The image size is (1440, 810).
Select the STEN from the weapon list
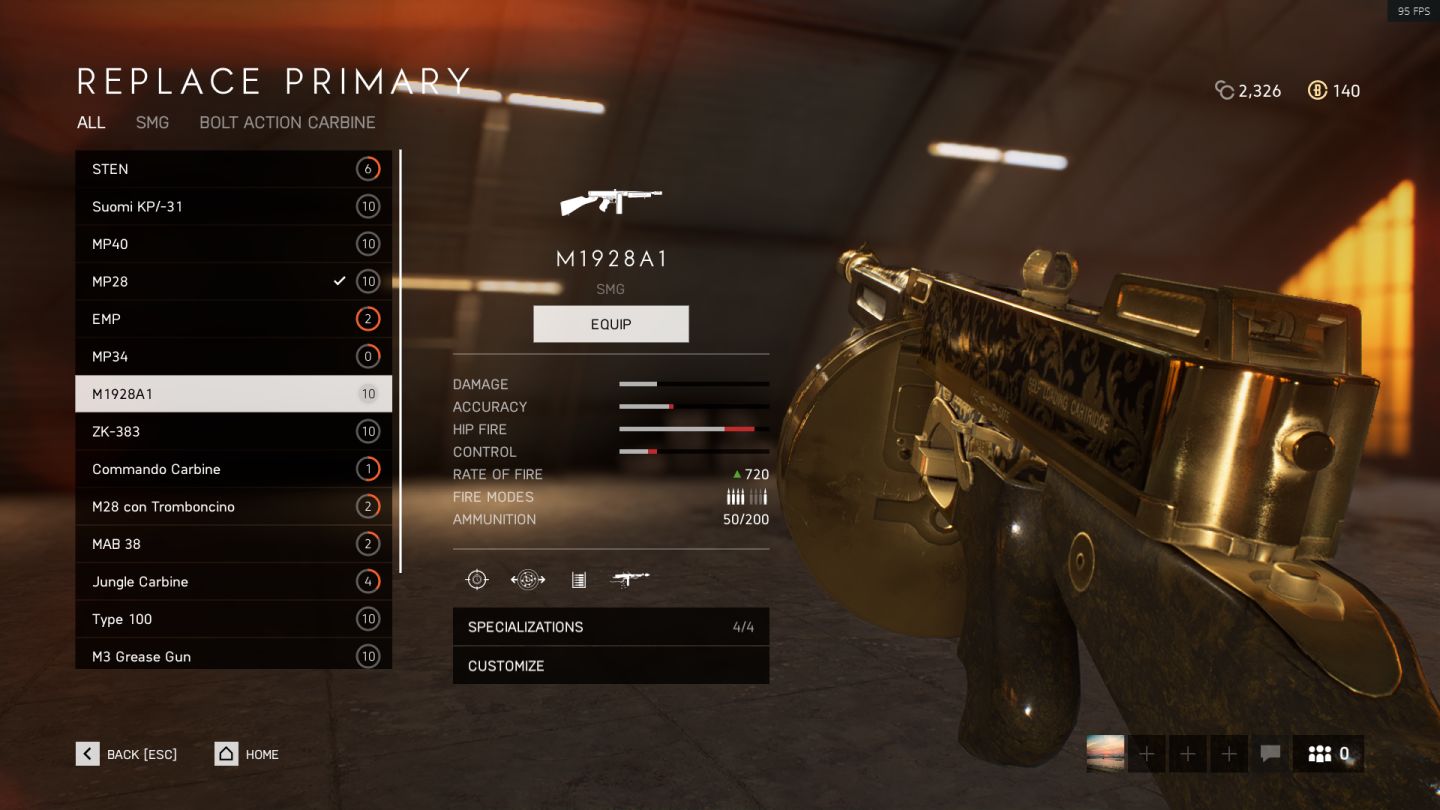coord(233,169)
